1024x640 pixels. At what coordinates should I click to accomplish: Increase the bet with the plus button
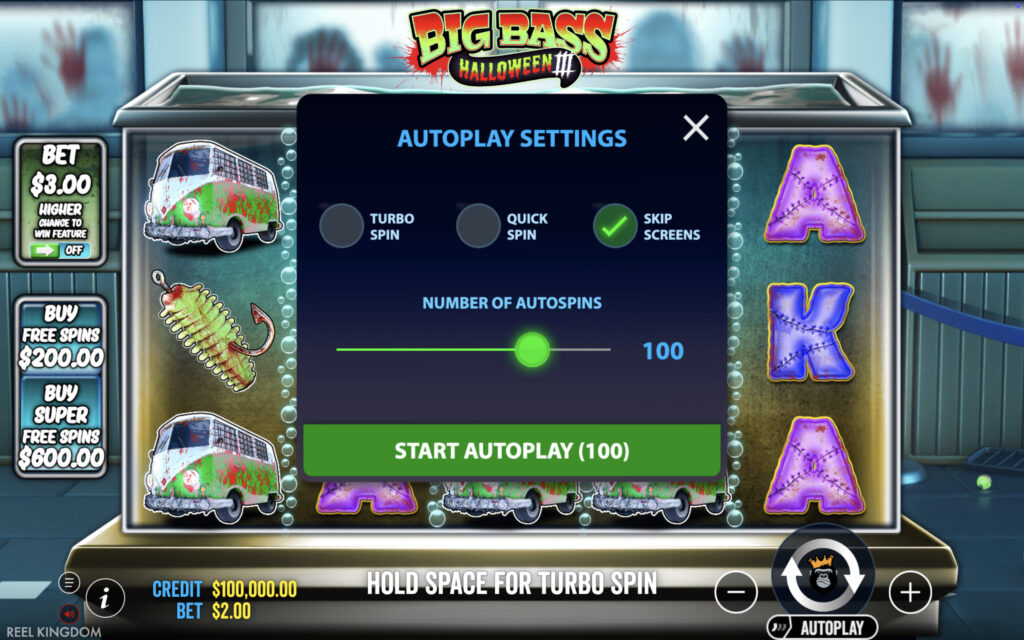(909, 592)
